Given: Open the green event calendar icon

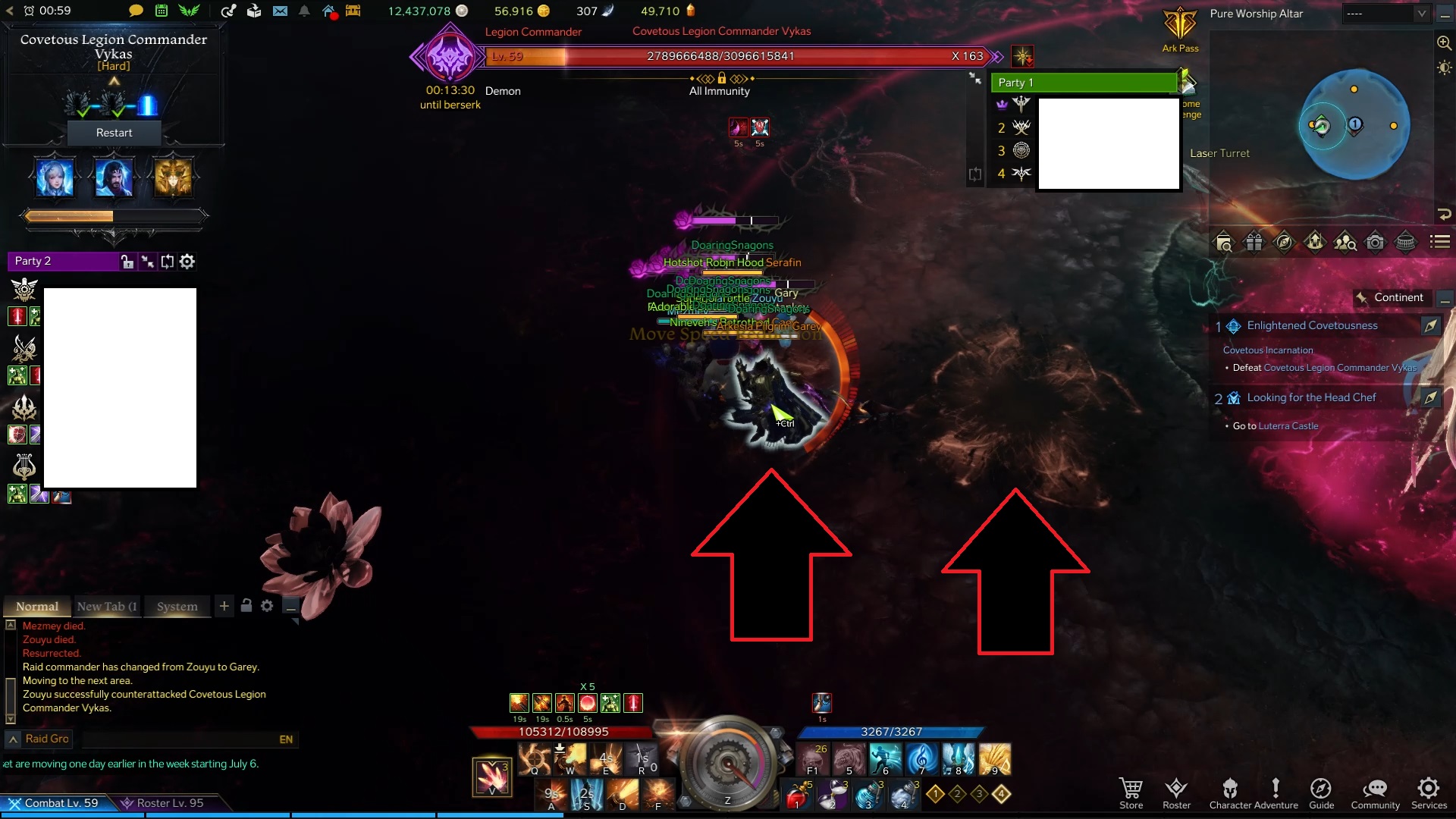Looking at the screenshot, I should coord(161,11).
